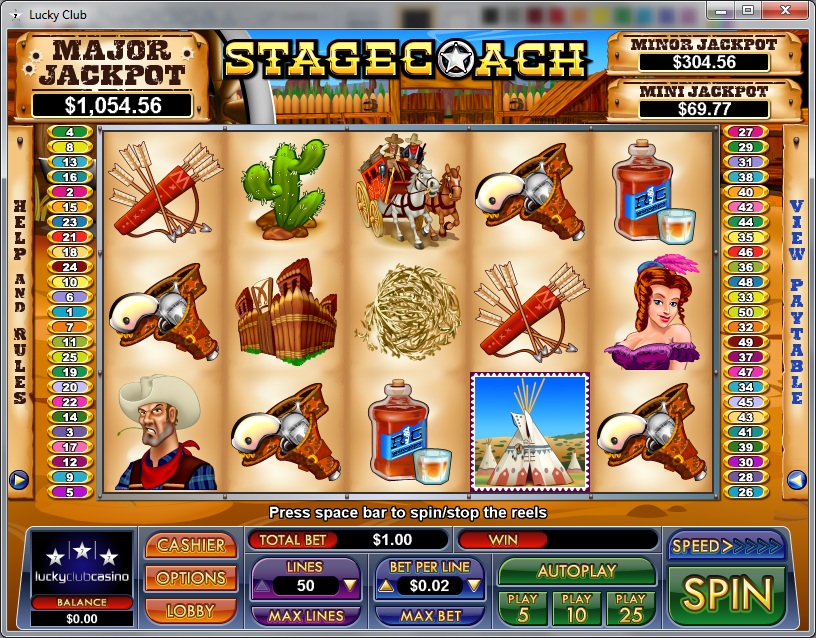The image size is (816, 638).
Task: Raise the bet per line
Action: click(385, 587)
